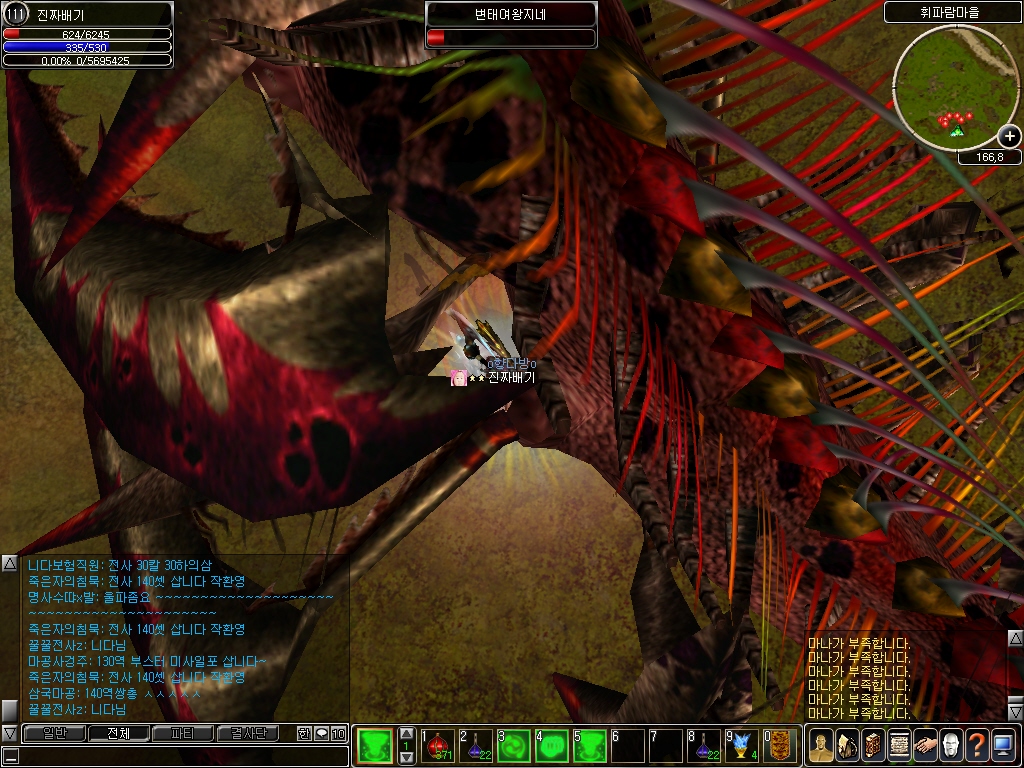Image resolution: width=1024 pixels, height=768 pixels.
Task: Zoom the minimap with the plus button
Action: (1009, 137)
